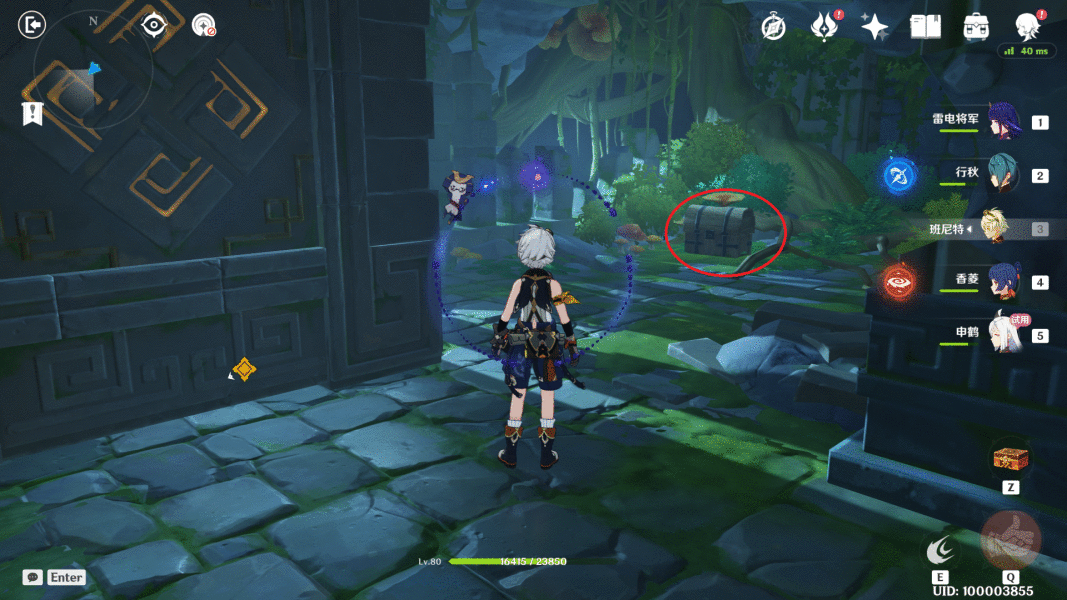Image resolution: width=1067 pixels, height=600 pixels.
Task: Switch to party member 行秋
Action: [x=1002, y=175]
